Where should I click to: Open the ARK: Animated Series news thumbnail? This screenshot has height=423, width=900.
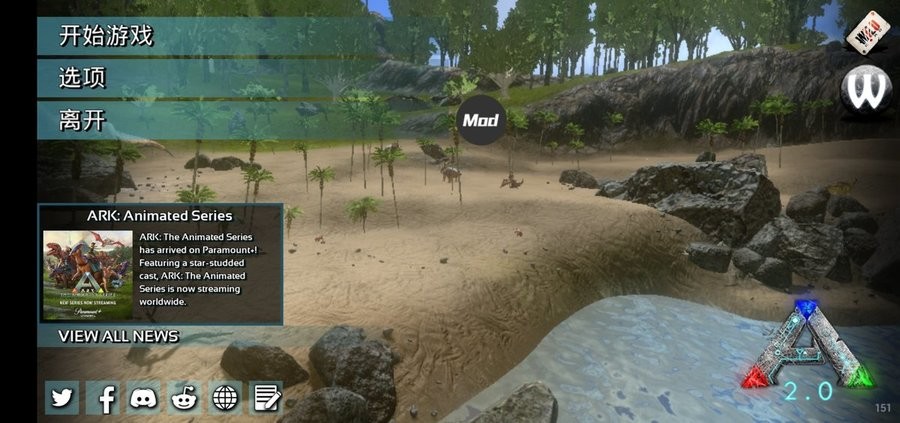pyautogui.click(x=88, y=275)
